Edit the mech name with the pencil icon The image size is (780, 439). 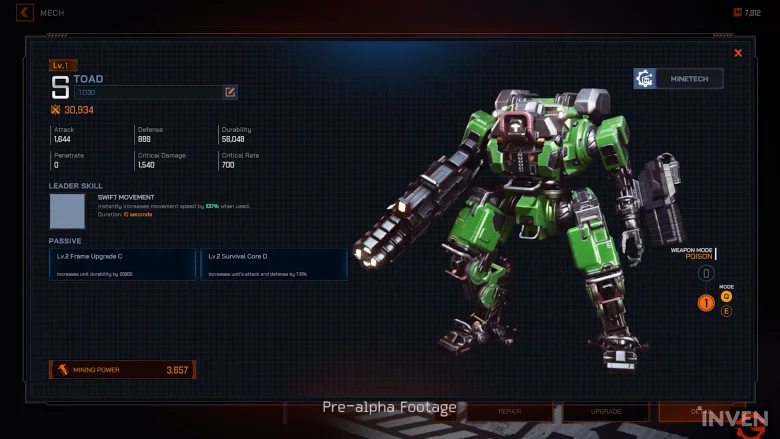click(230, 92)
